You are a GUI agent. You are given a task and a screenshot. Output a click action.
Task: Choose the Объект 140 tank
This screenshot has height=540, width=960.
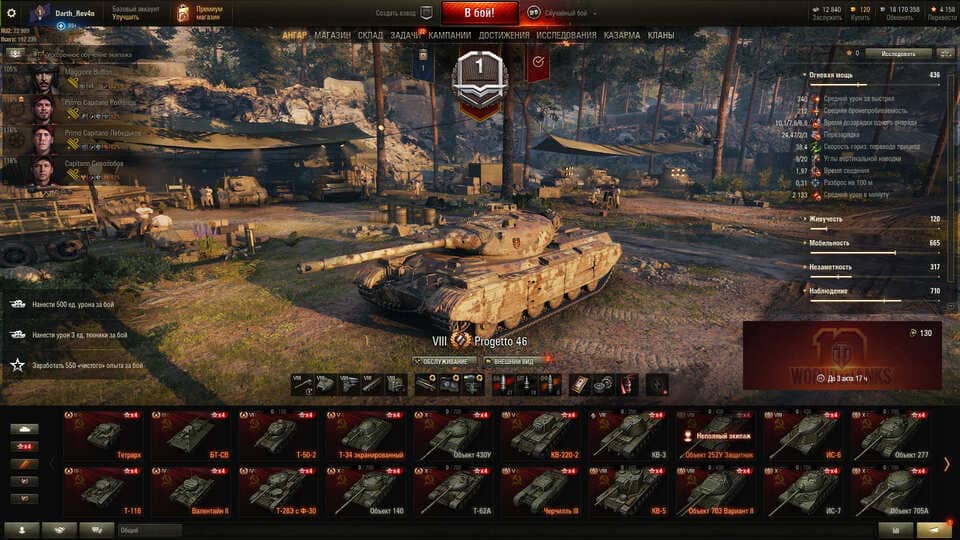(x=367, y=490)
